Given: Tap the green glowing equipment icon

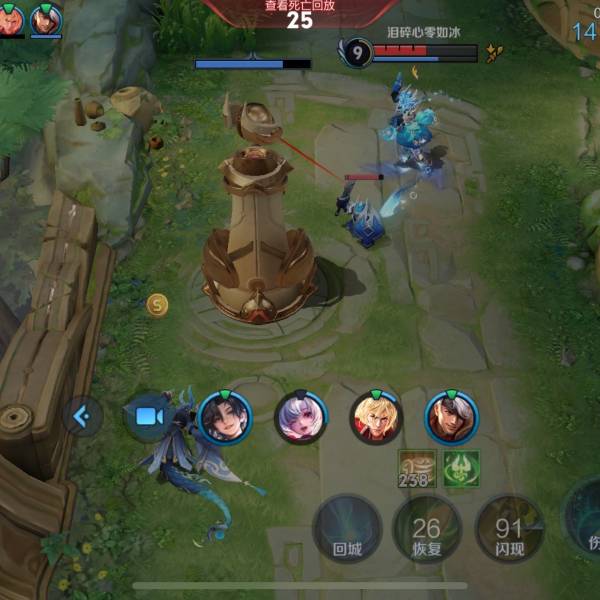Looking at the screenshot, I should (461, 468).
